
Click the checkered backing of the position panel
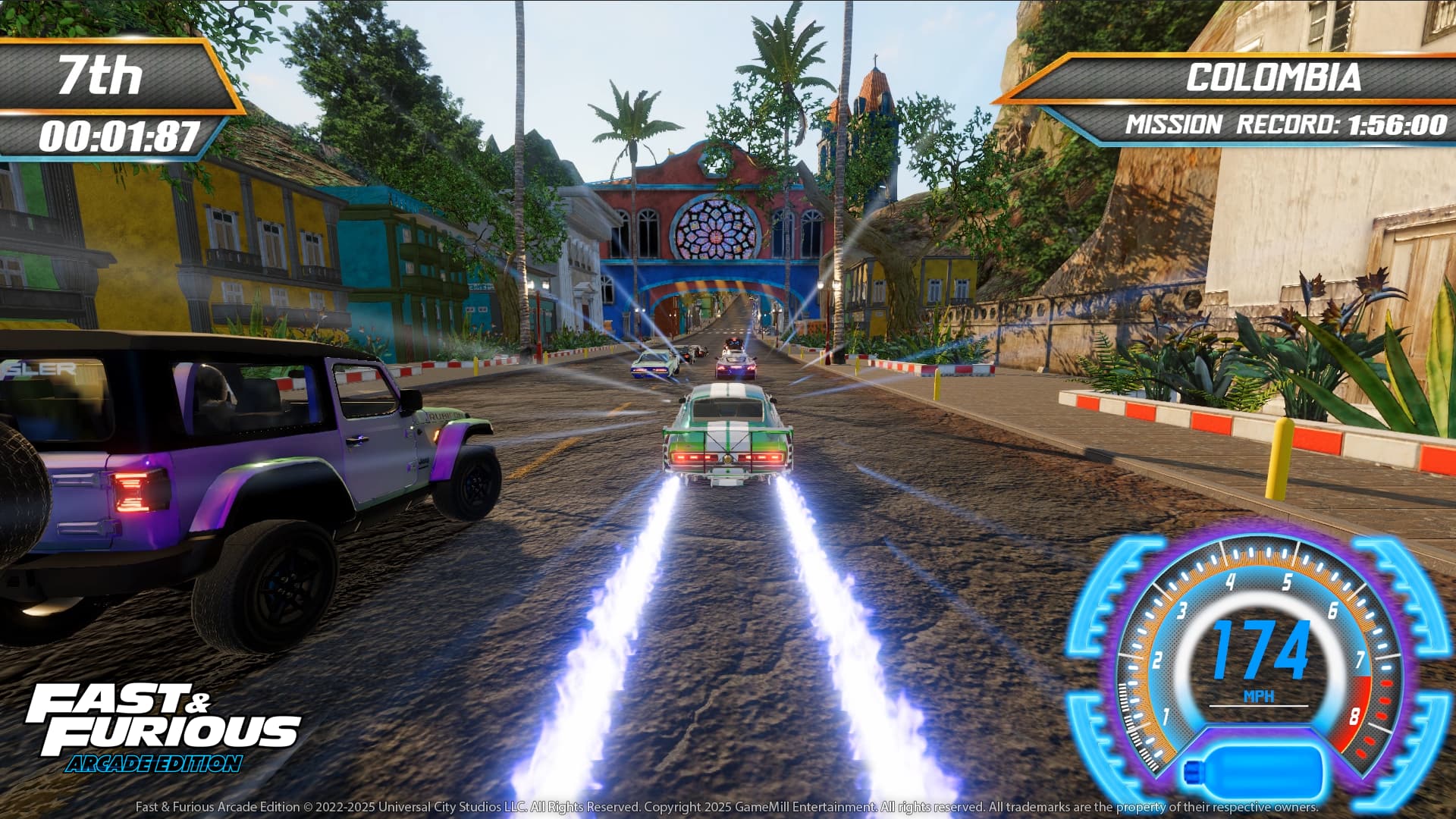[x=174, y=72]
